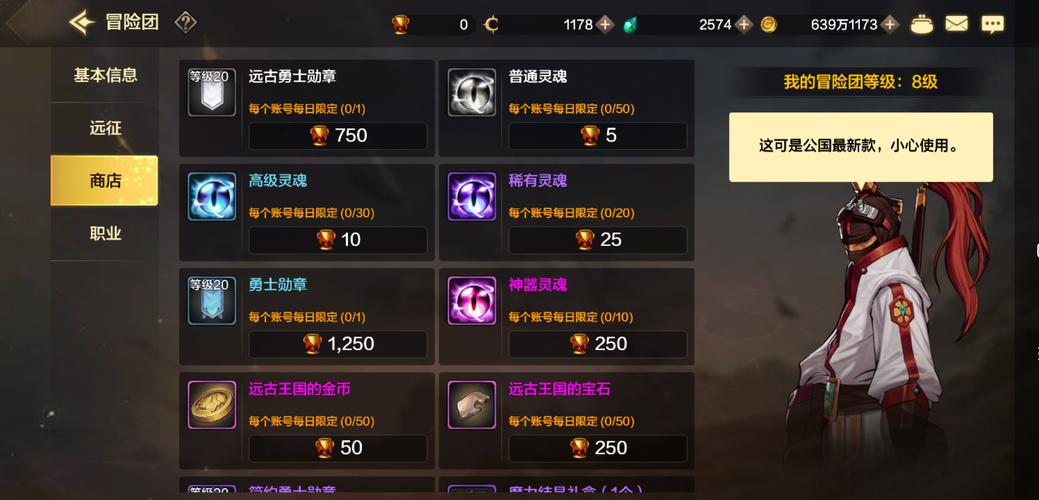Select the 远古王国的宝石 item icon
The height and width of the screenshot is (500, 1039).
[472, 405]
